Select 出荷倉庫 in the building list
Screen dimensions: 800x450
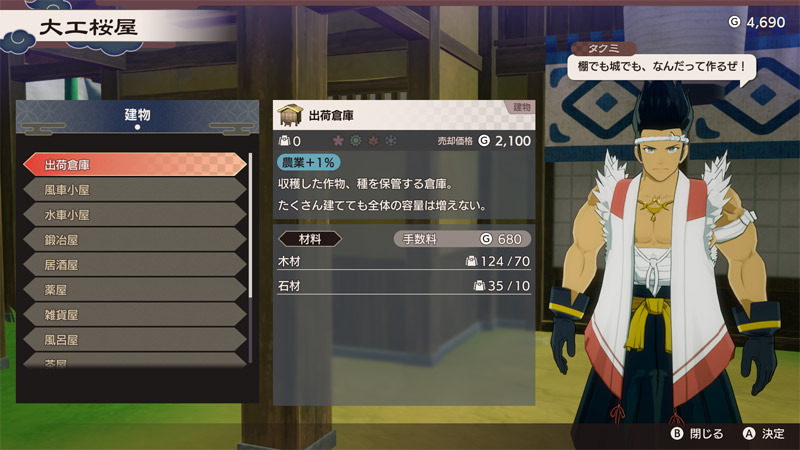133,164
